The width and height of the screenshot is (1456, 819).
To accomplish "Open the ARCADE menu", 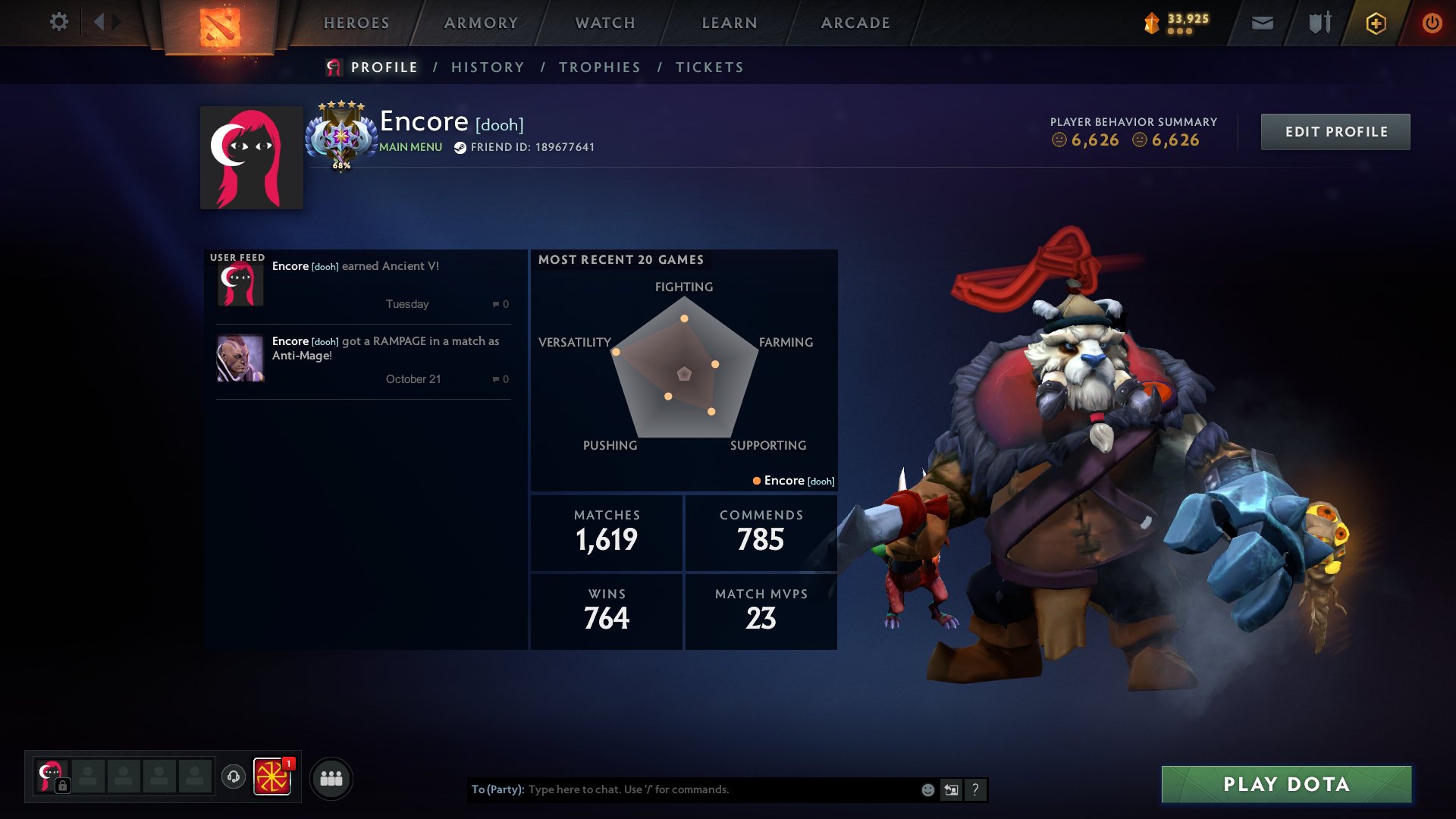I will coord(855,23).
